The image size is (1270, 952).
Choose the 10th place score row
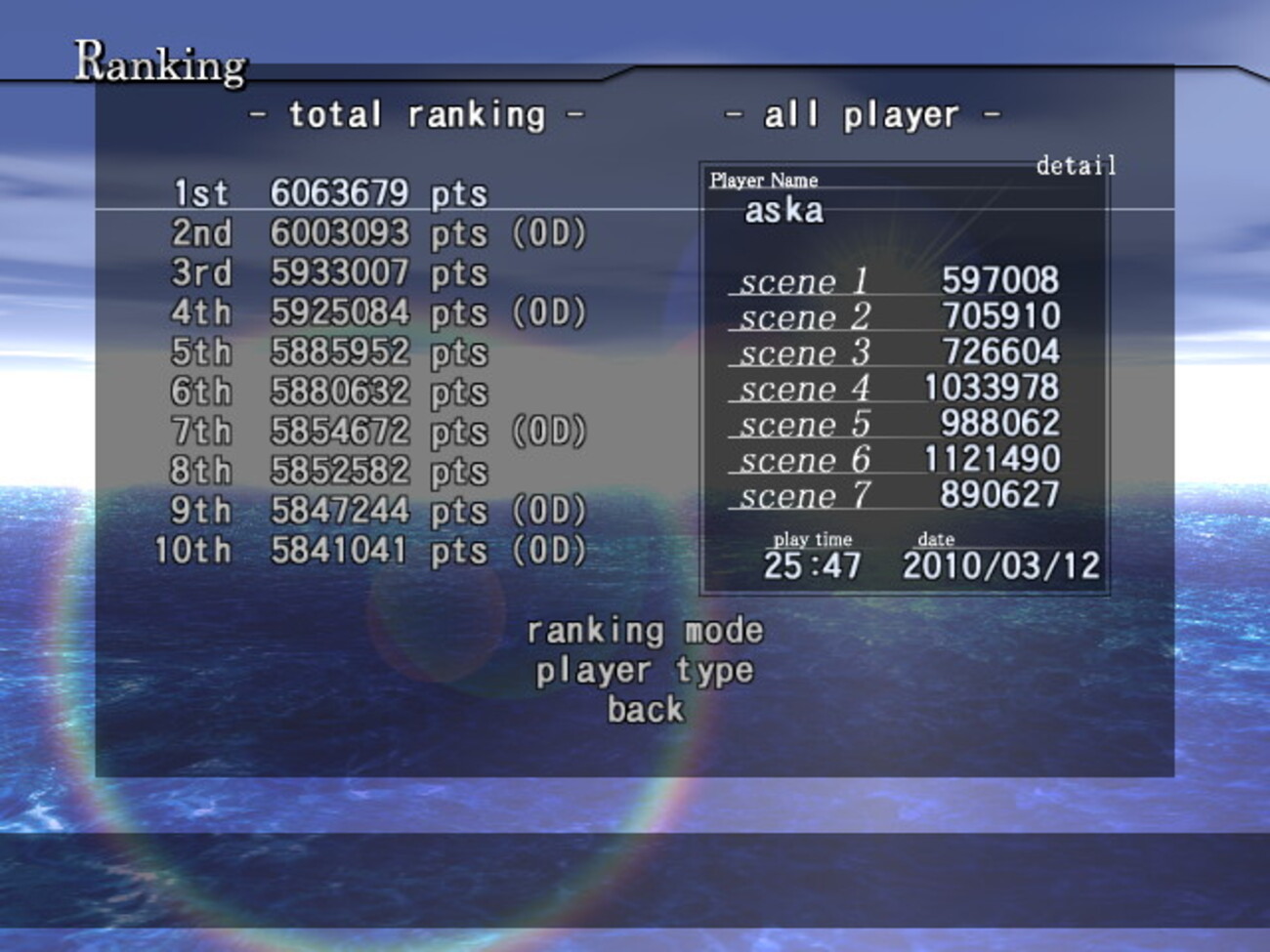(371, 551)
